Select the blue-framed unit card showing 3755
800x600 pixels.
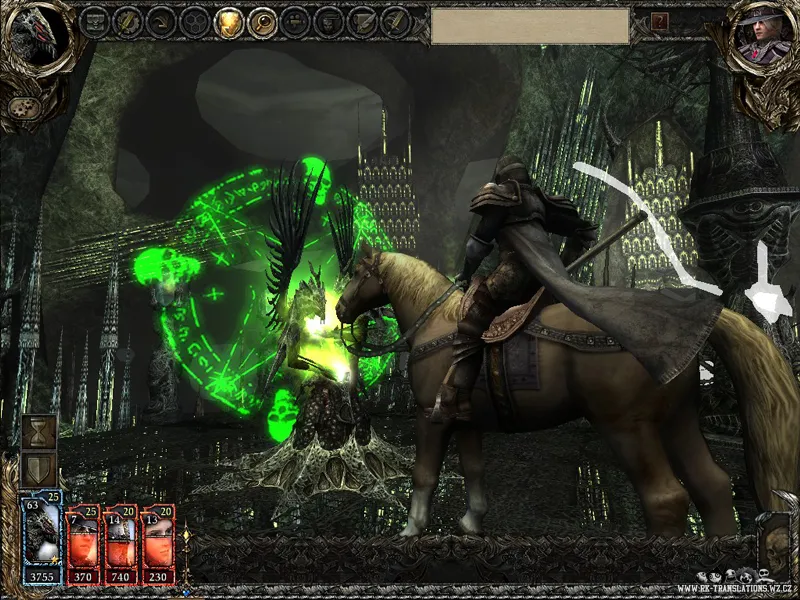click(x=42, y=538)
